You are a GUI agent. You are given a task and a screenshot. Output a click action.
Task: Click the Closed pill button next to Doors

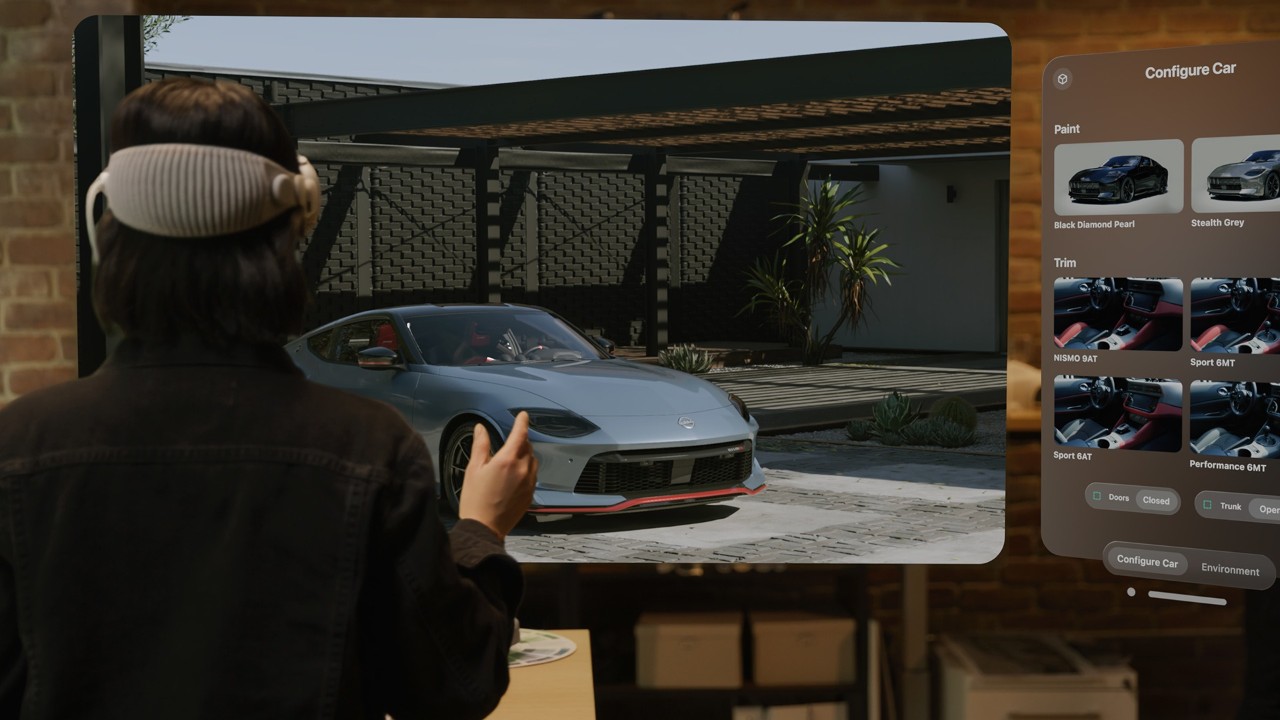[1156, 500]
